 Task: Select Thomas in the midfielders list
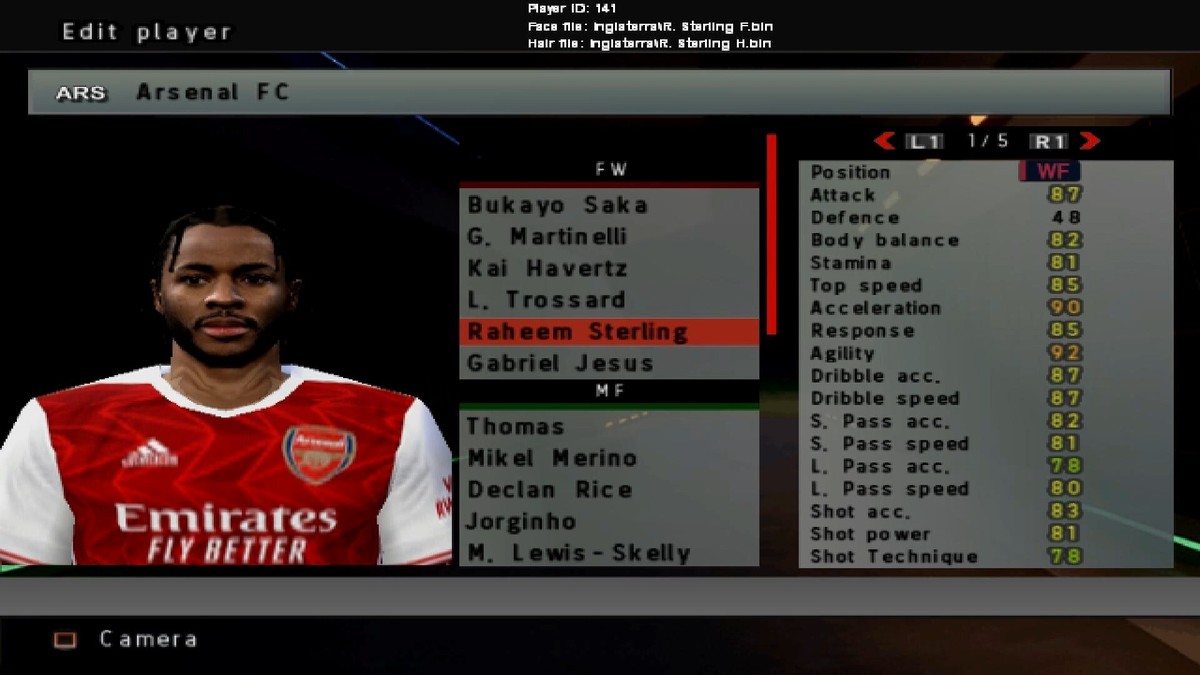tap(516, 427)
